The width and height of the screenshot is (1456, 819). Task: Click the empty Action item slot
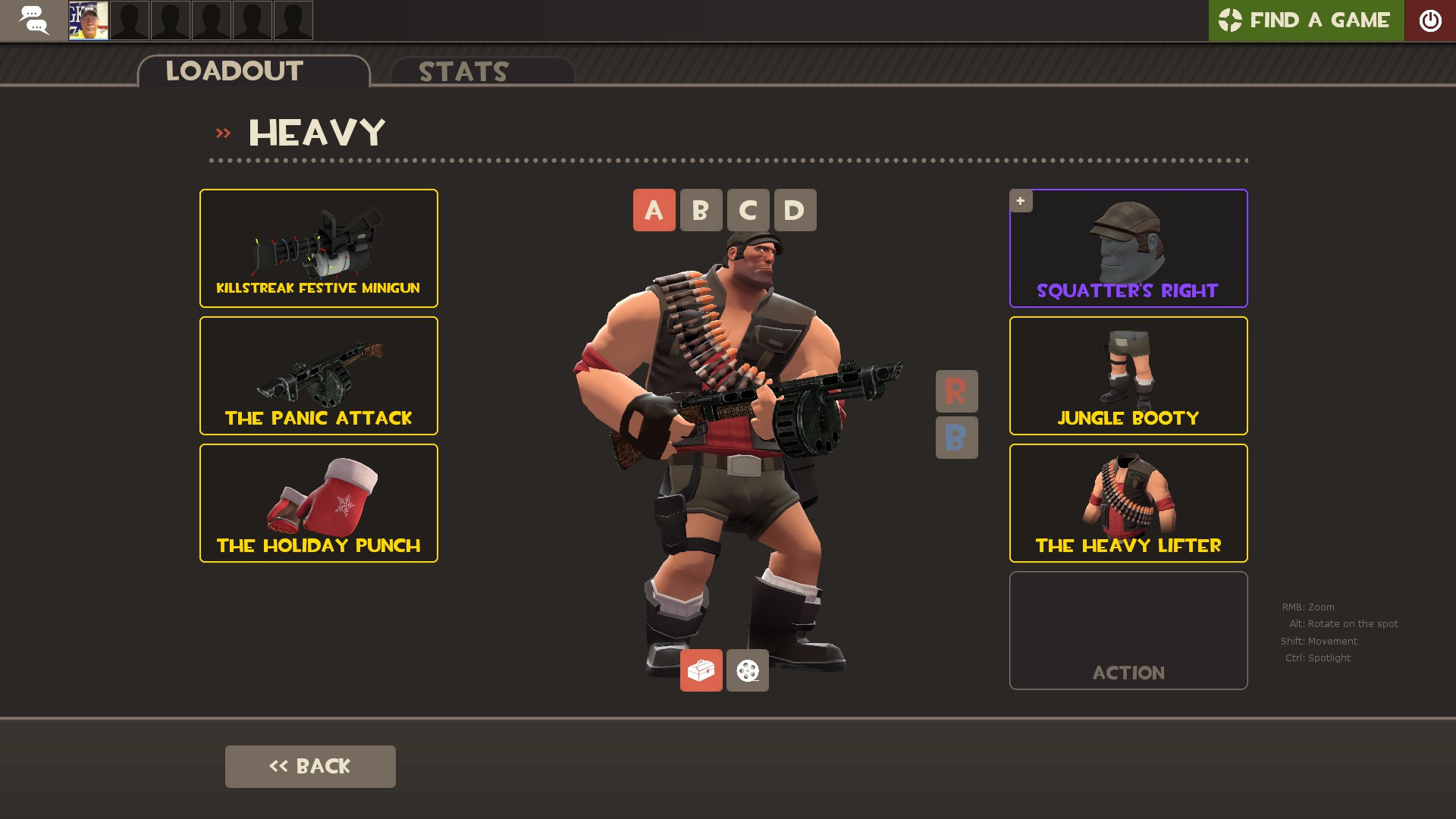(x=1128, y=630)
